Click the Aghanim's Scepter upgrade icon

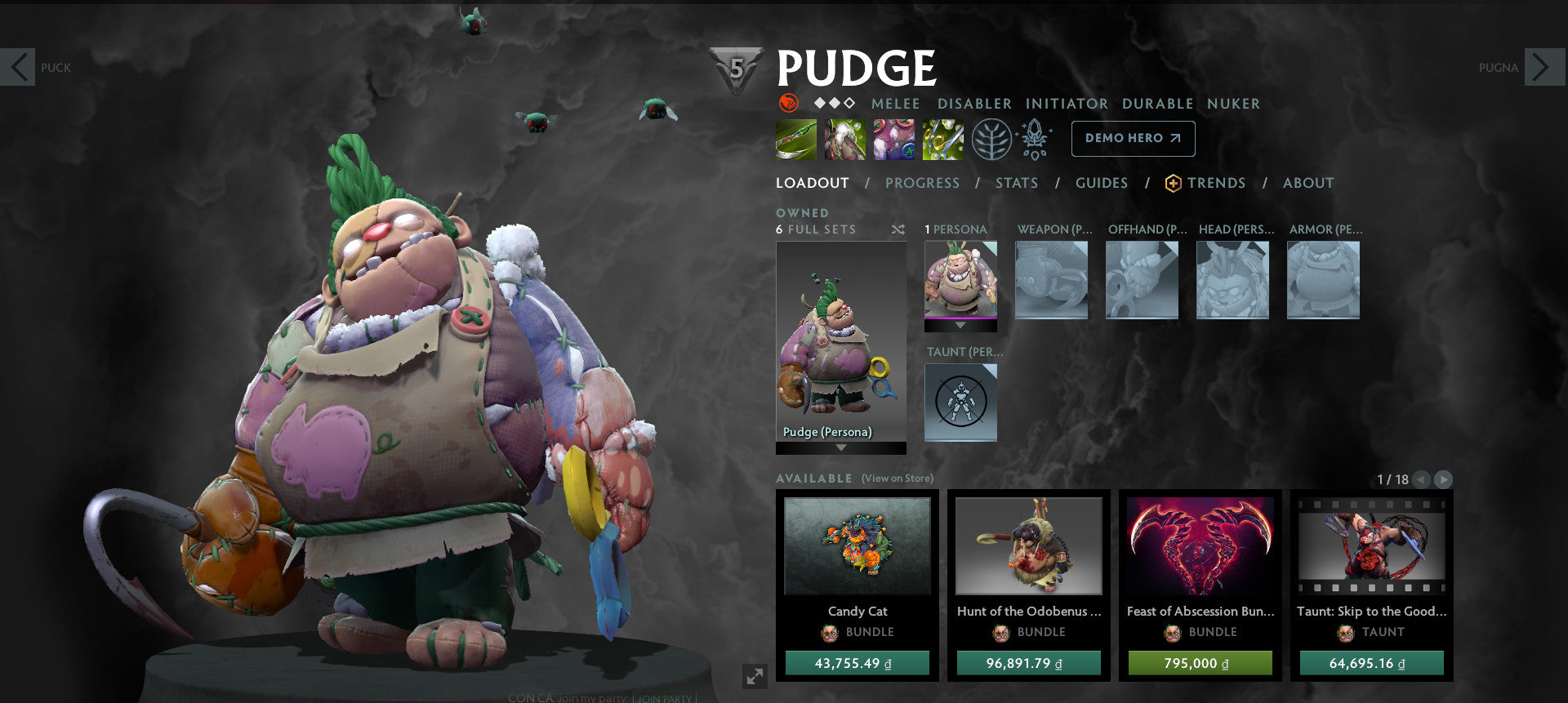(1035, 139)
